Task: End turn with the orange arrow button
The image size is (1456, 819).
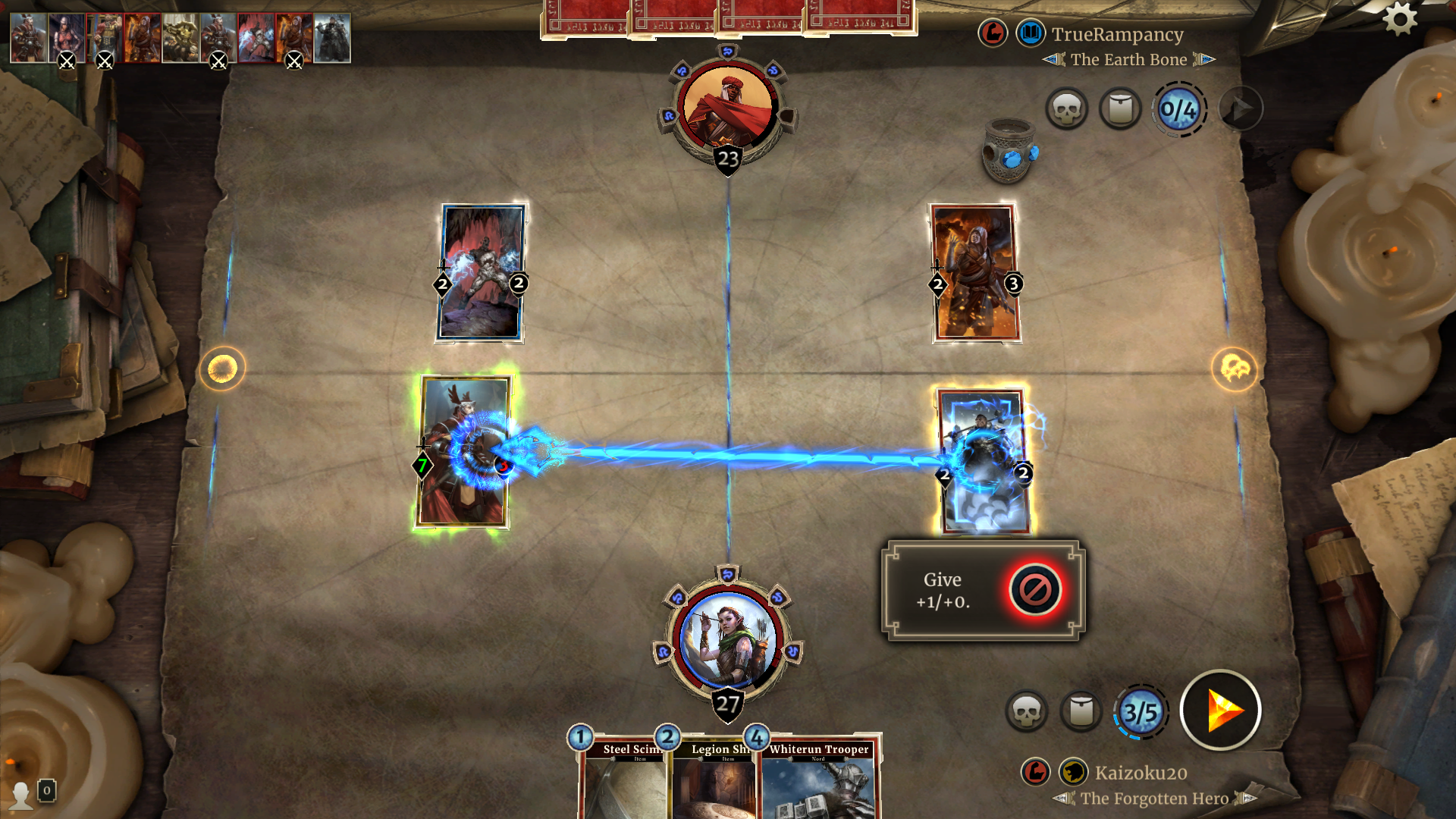Action: click(x=1220, y=711)
